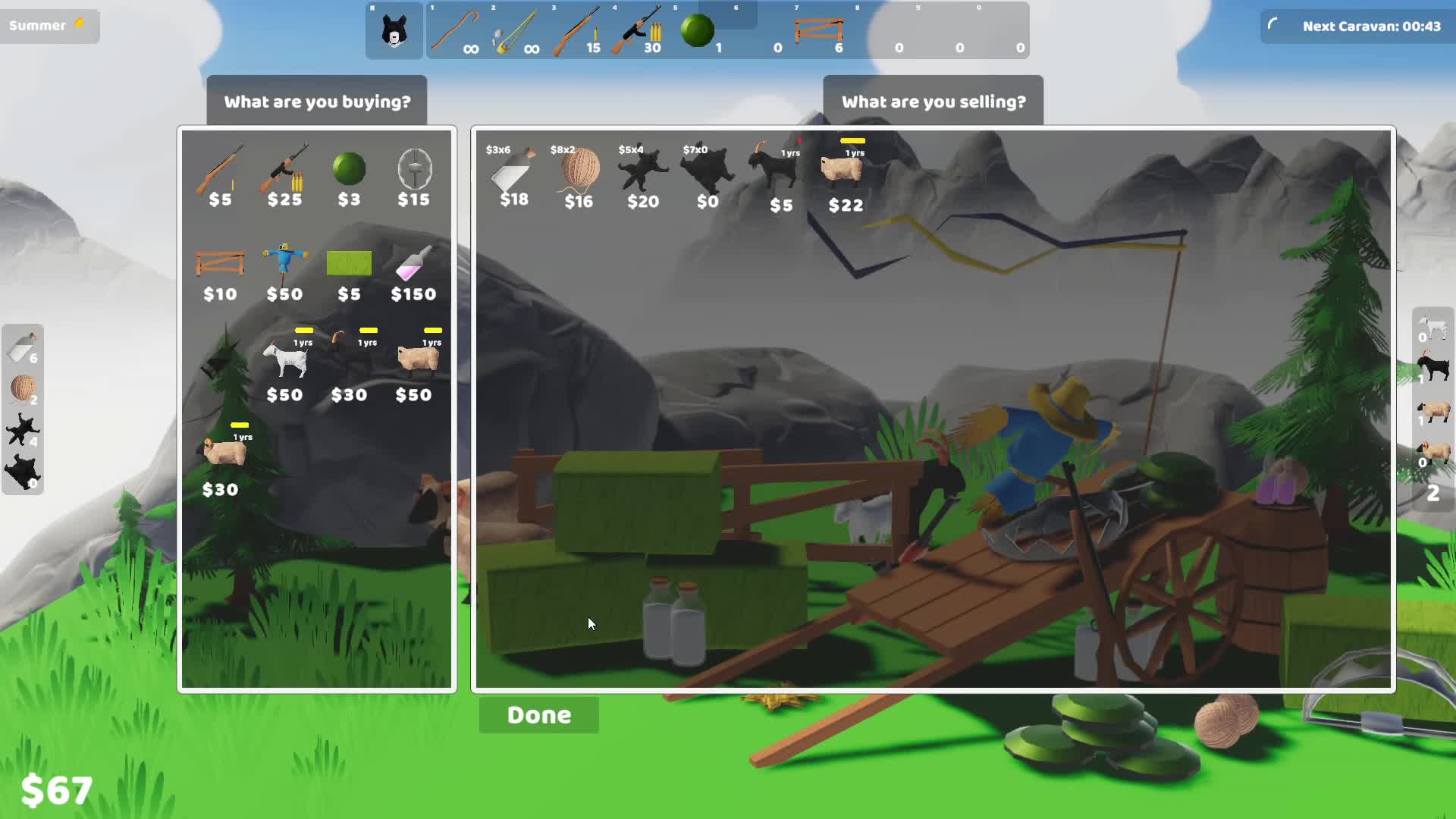Sell the milk priced $3x6

point(513,173)
